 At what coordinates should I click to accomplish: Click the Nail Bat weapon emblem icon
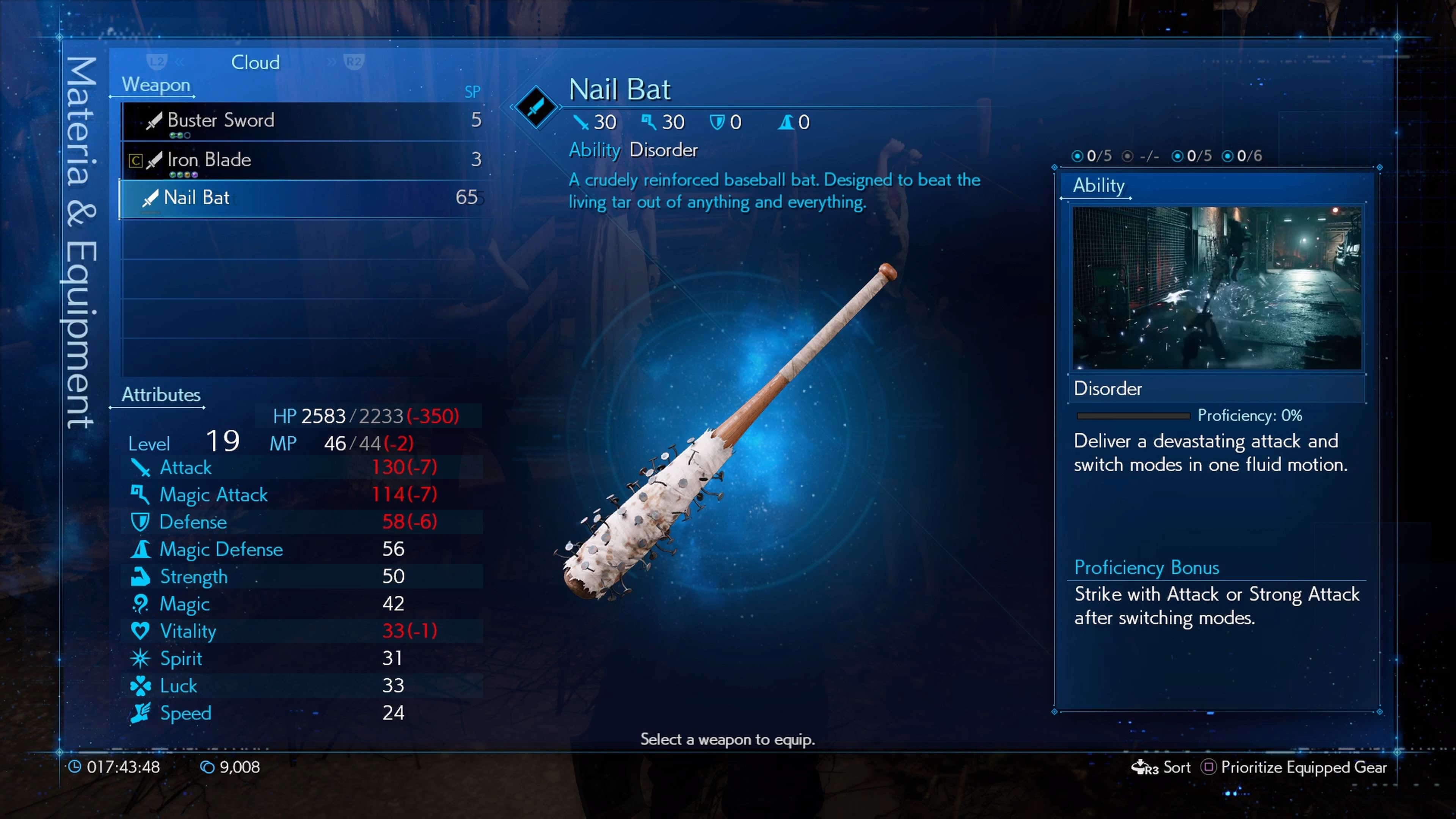[535, 107]
